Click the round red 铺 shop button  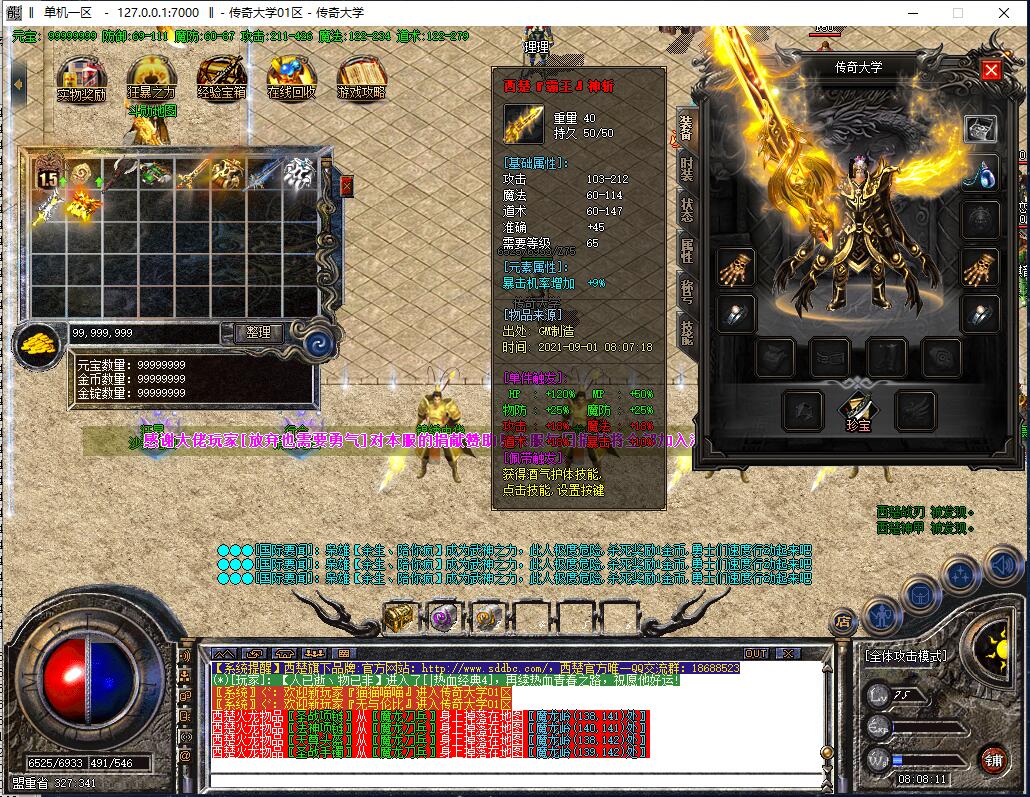pyautogui.click(x=992, y=758)
